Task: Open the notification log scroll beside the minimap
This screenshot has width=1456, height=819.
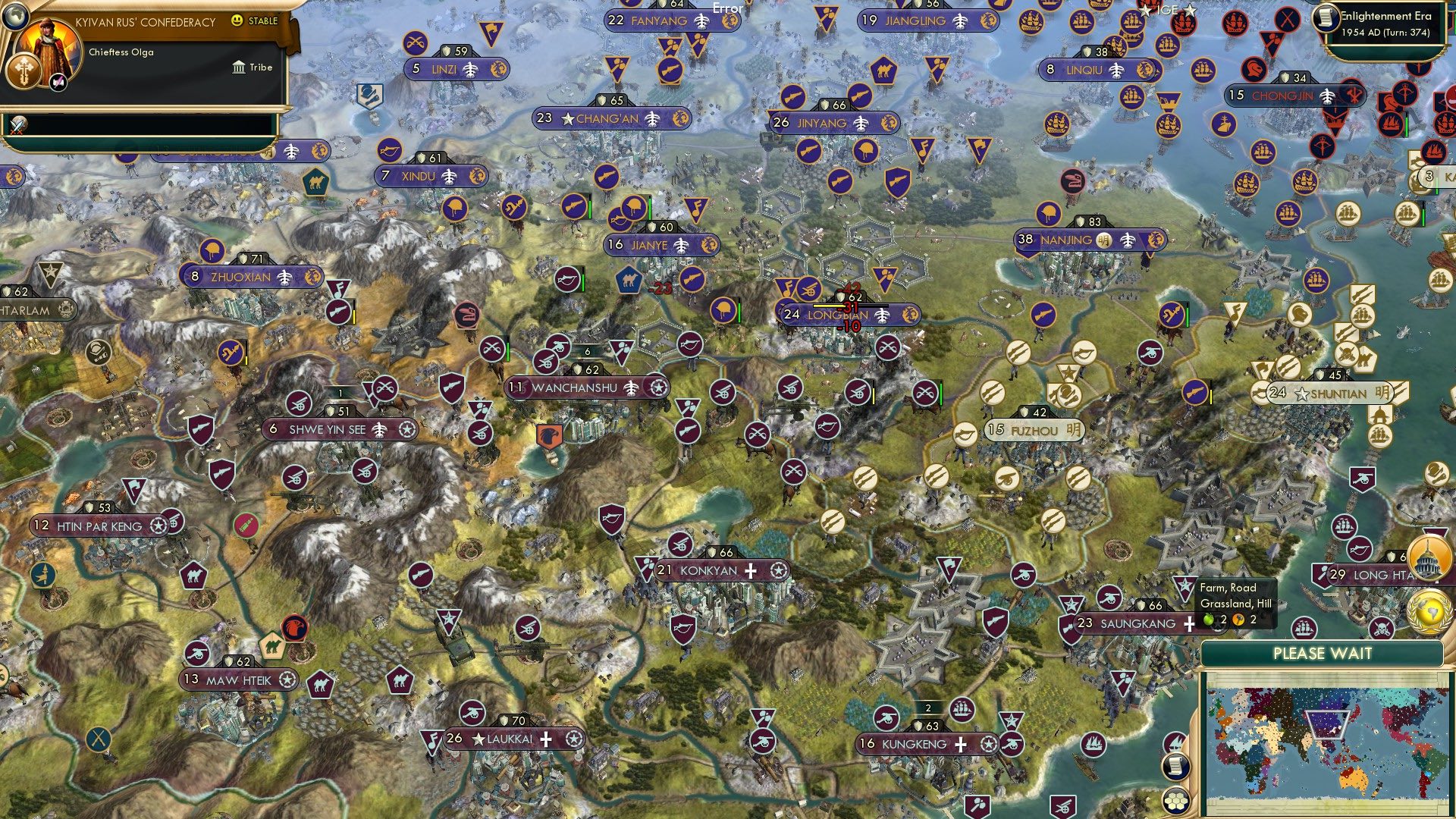Action: point(1175,767)
